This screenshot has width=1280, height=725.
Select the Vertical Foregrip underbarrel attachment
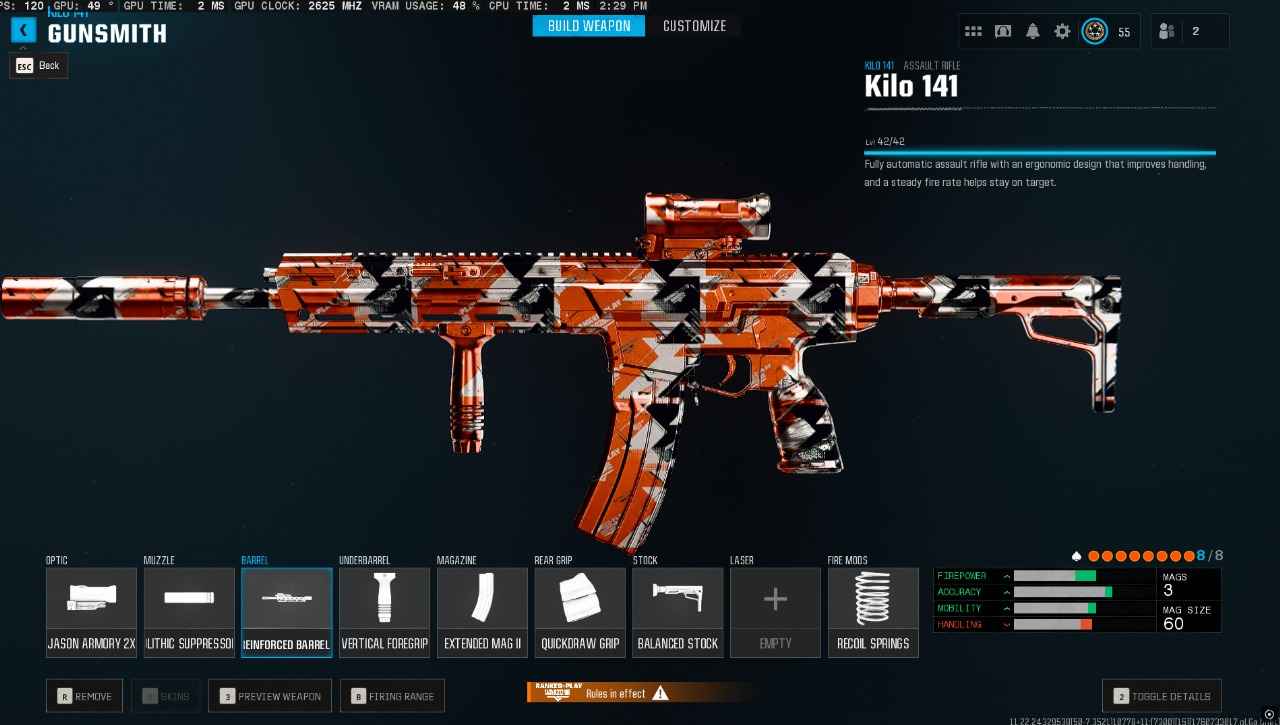tap(384, 612)
